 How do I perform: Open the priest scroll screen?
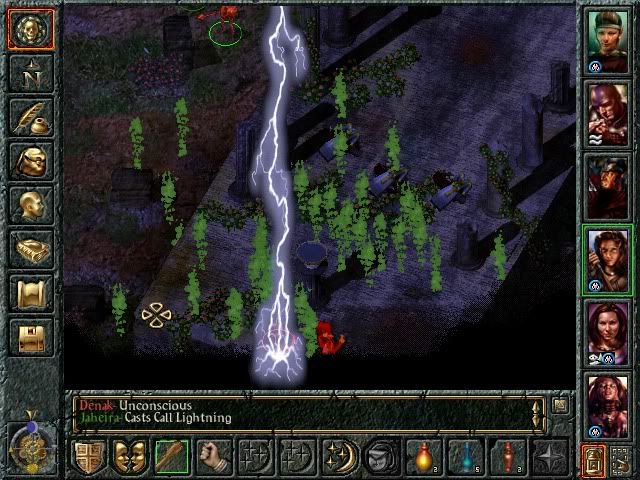[x=31, y=292]
